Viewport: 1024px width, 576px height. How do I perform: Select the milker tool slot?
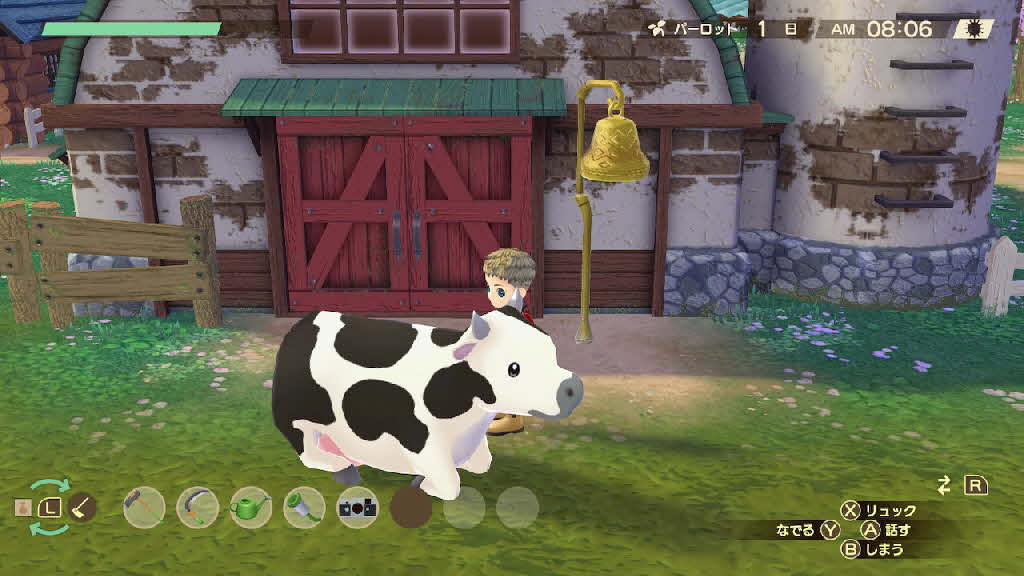[304, 507]
